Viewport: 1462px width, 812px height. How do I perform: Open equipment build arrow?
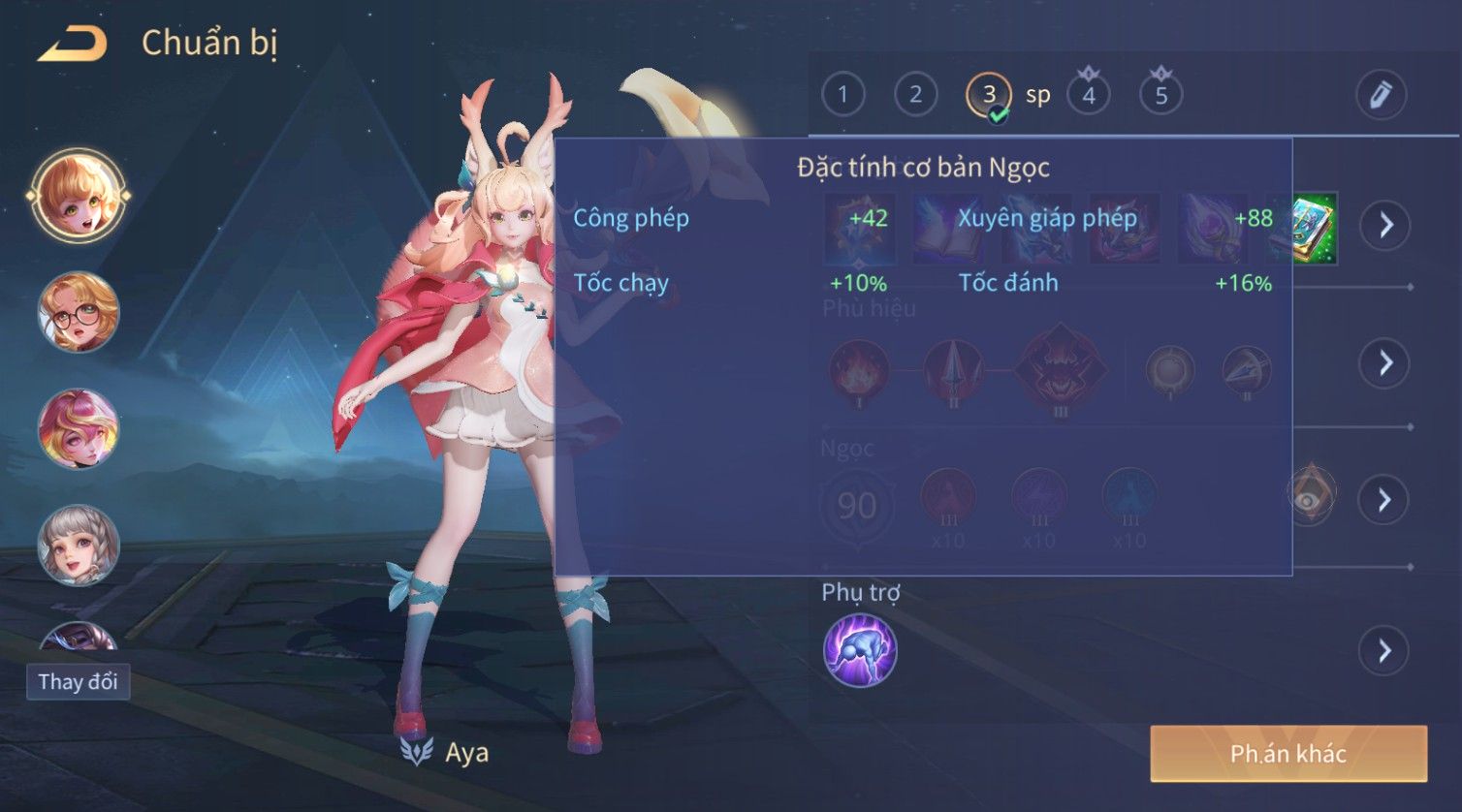coord(1384,226)
